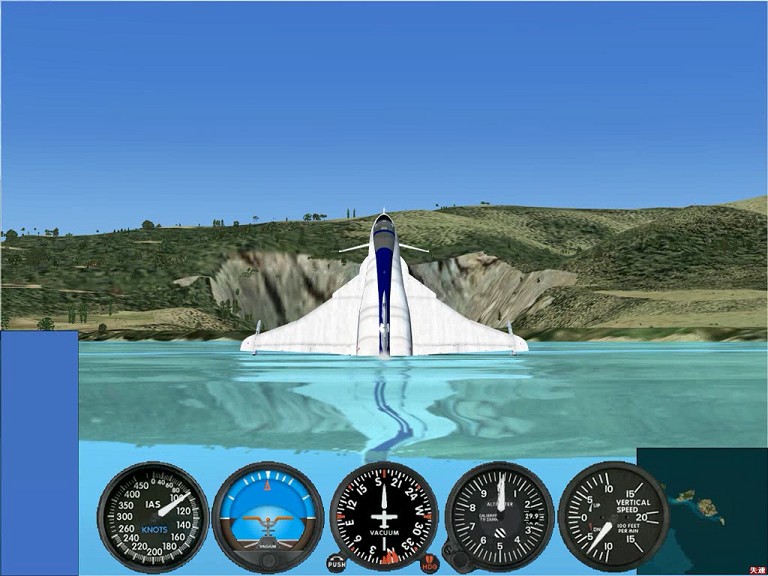Click the airspeed indicator gauge
Screen dimensions: 768x576
click(x=153, y=515)
